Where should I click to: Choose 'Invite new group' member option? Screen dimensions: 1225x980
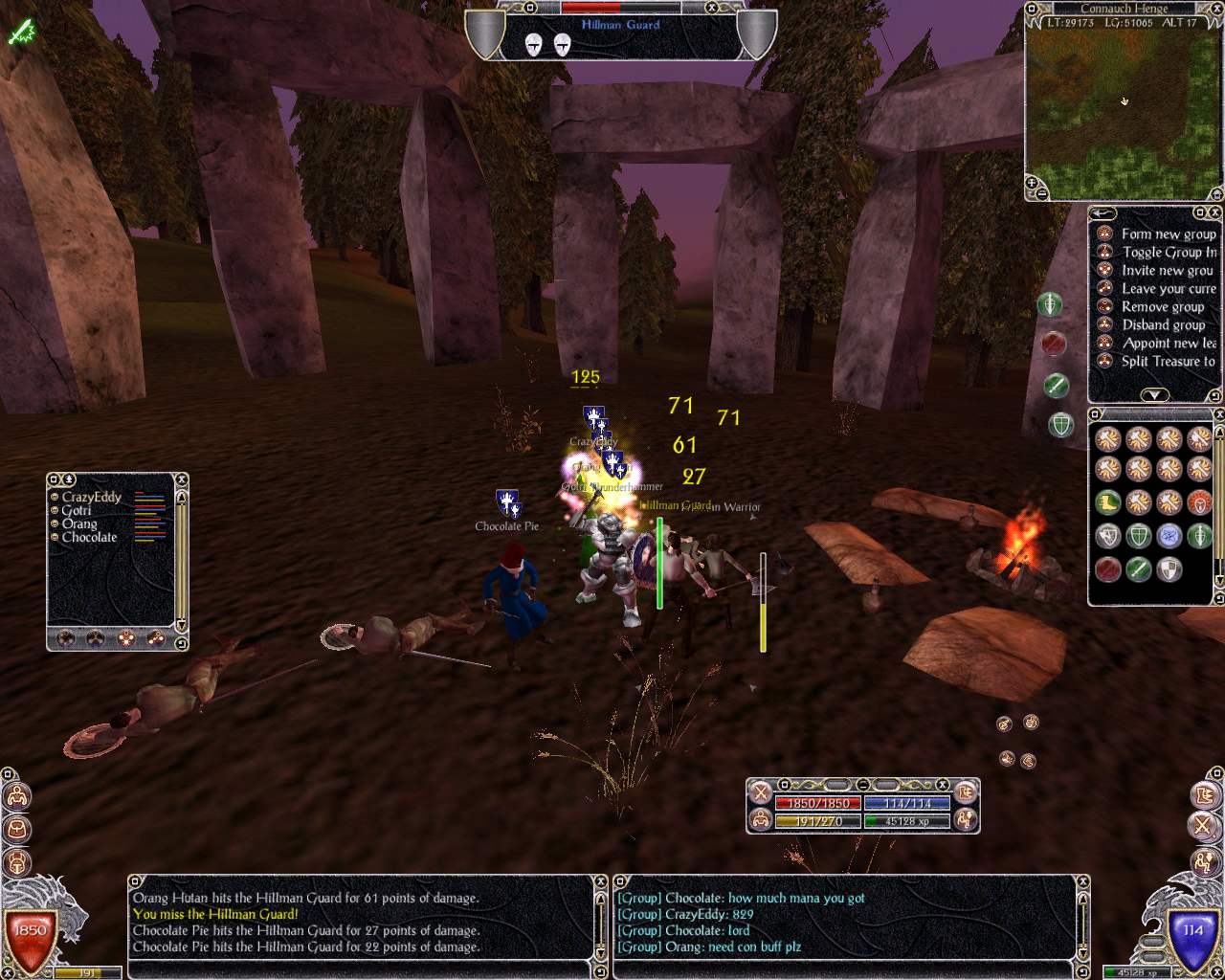[x=1167, y=270]
